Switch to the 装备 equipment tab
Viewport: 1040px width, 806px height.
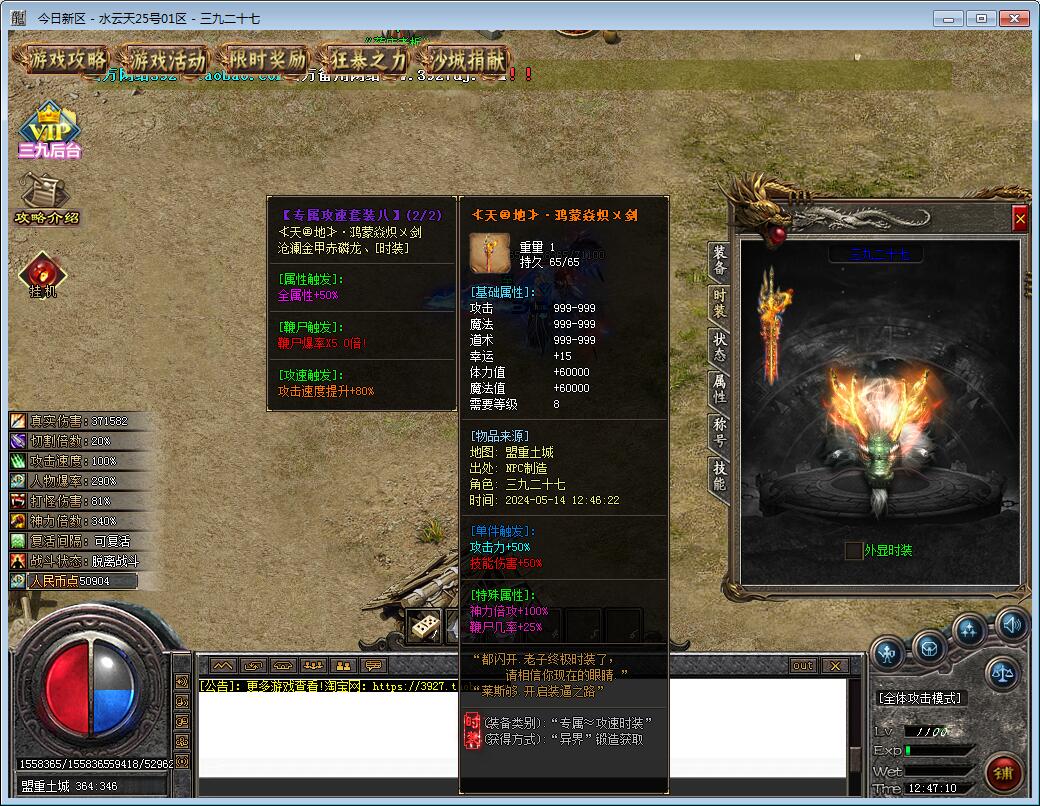(x=719, y=260)
